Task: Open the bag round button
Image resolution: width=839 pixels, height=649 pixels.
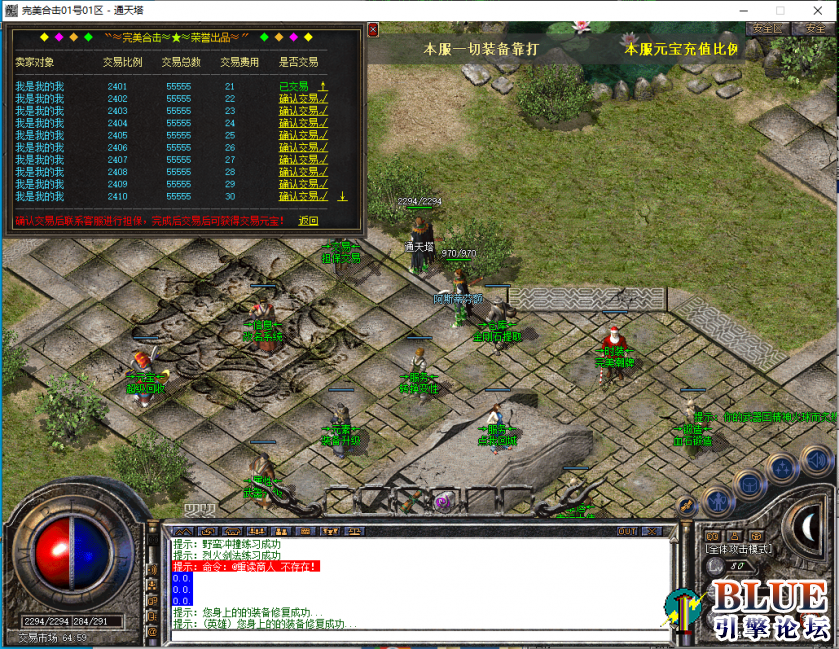Action: click(x=748, y=484)
